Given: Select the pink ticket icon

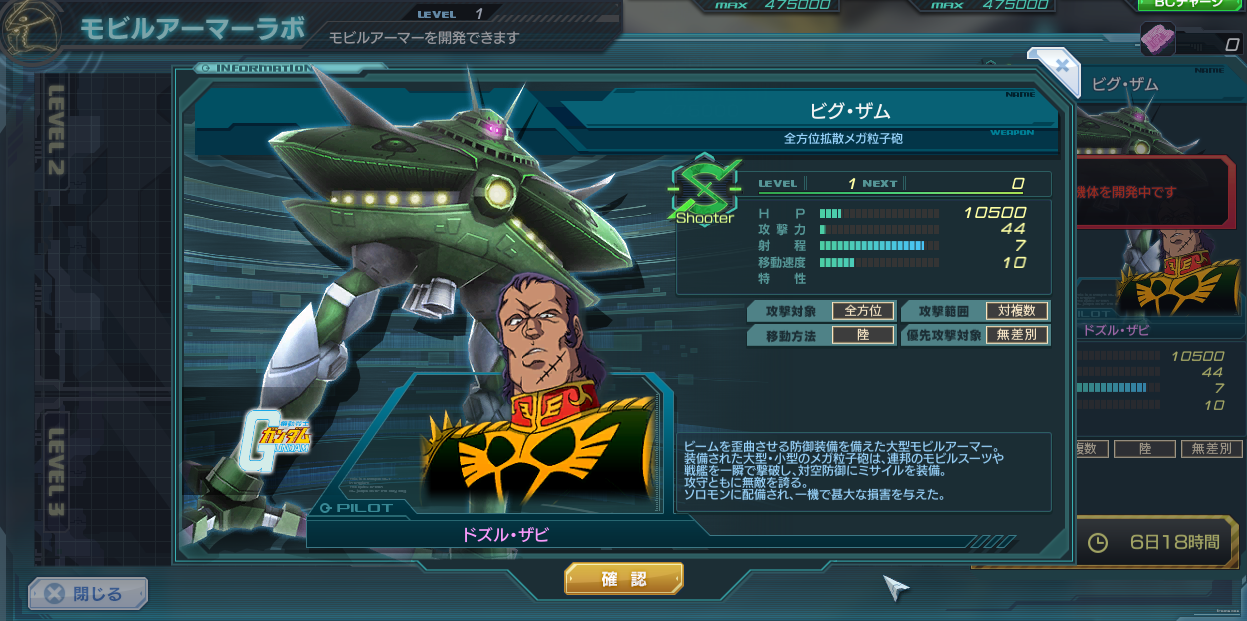Looking at the screenshot, I should click(1158, 41).
